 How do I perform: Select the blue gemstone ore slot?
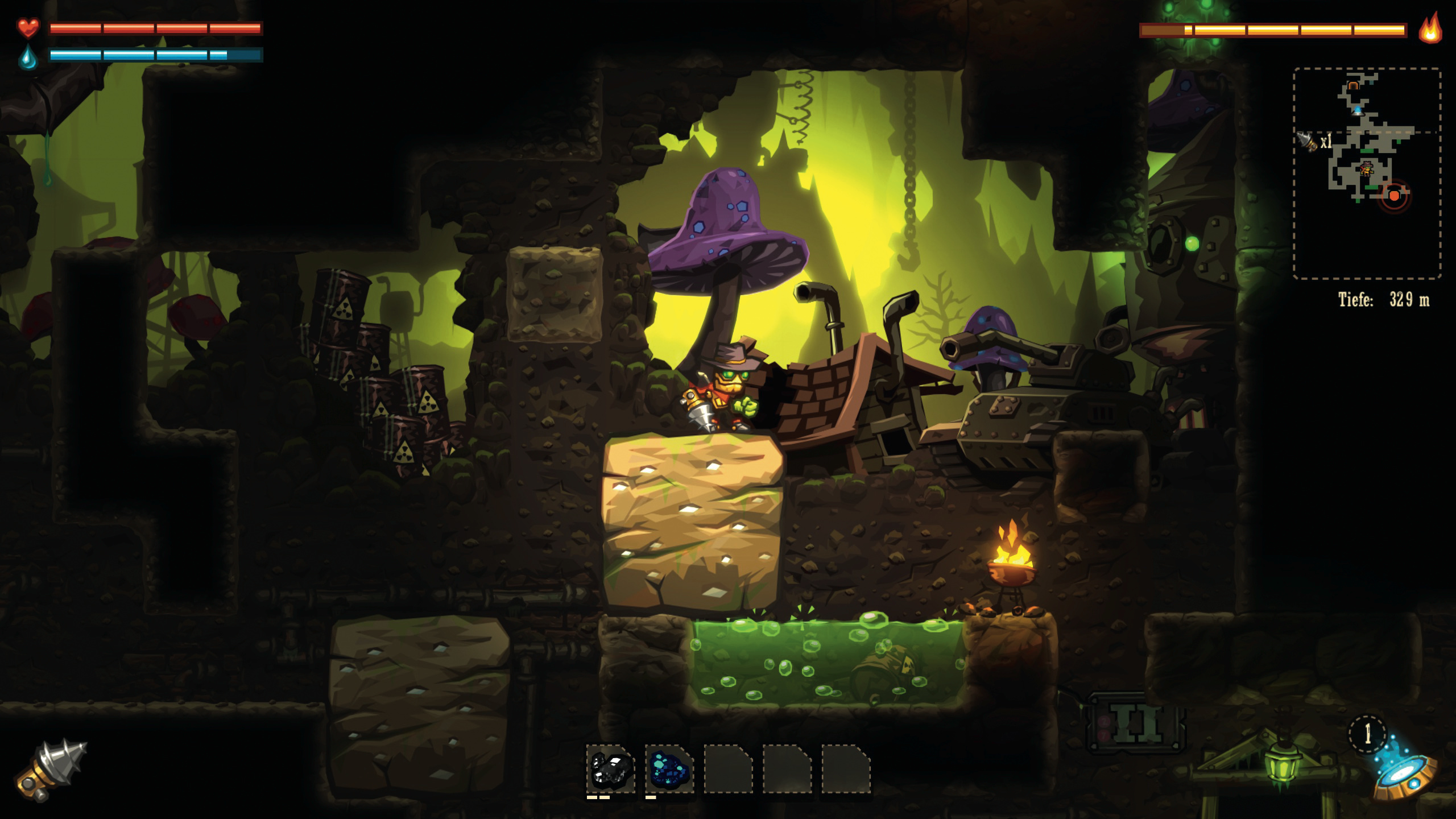(x=669, y=769)
